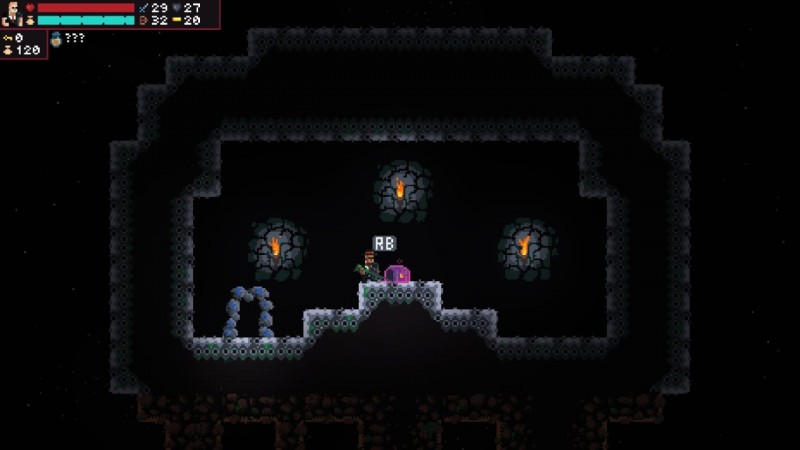Click the character portrait in the HUD
This screenshot has height=450, width=800.
(12, 13)
